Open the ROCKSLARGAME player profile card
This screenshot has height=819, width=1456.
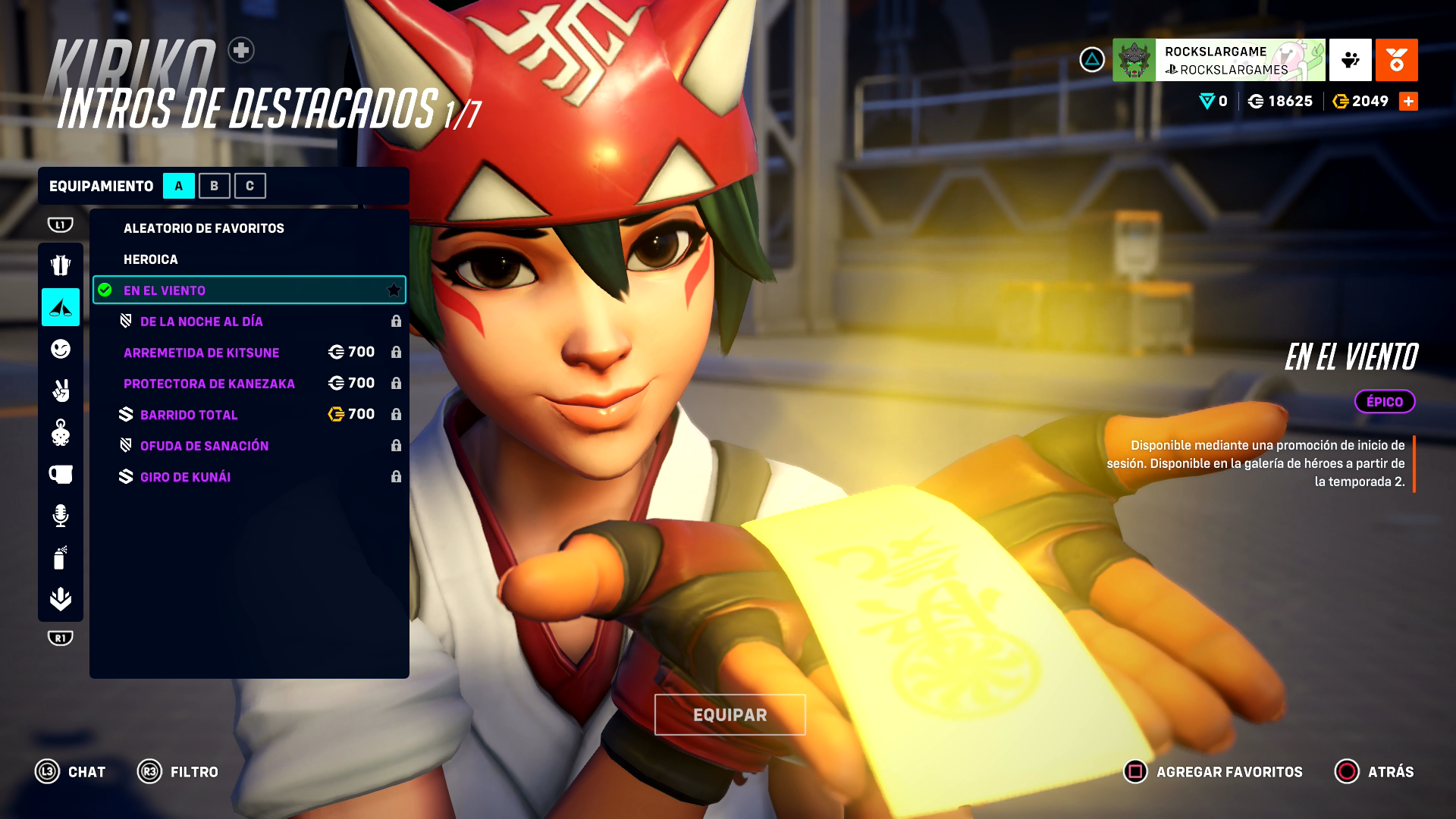(x=1219, y=60)
